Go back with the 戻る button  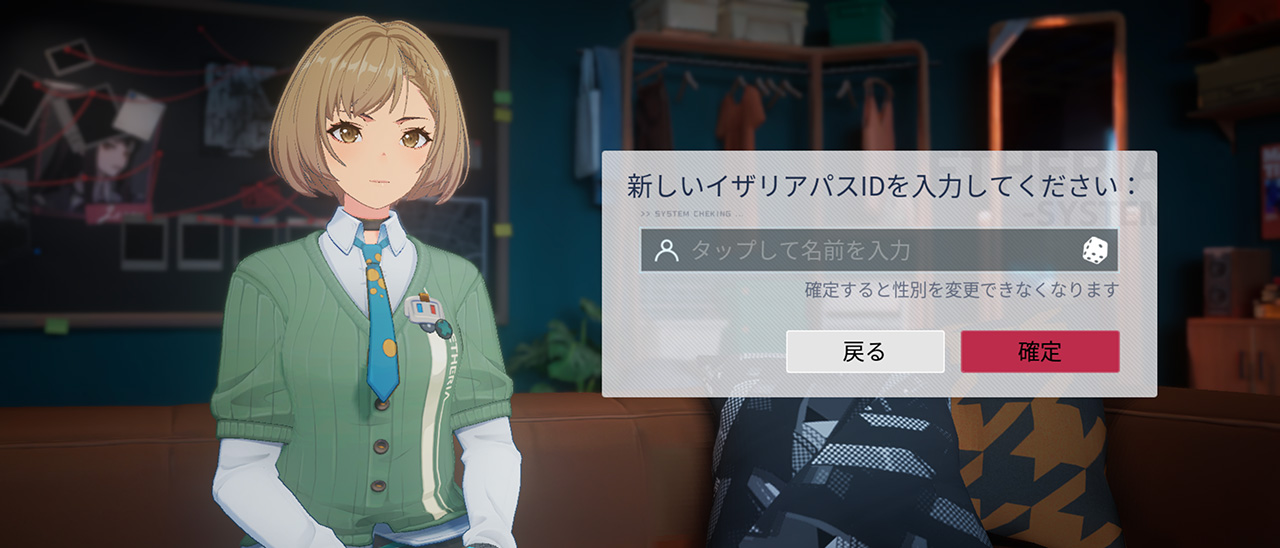point(865,352)
